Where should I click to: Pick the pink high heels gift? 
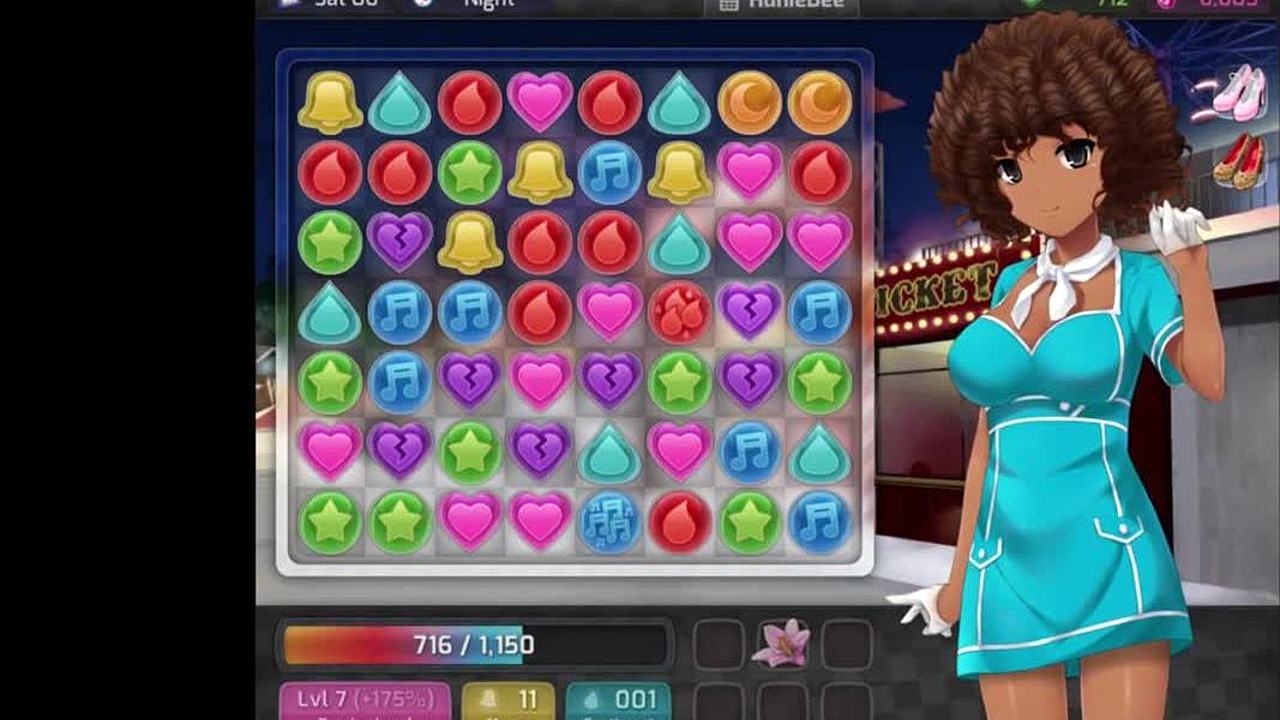(1240, 92)
